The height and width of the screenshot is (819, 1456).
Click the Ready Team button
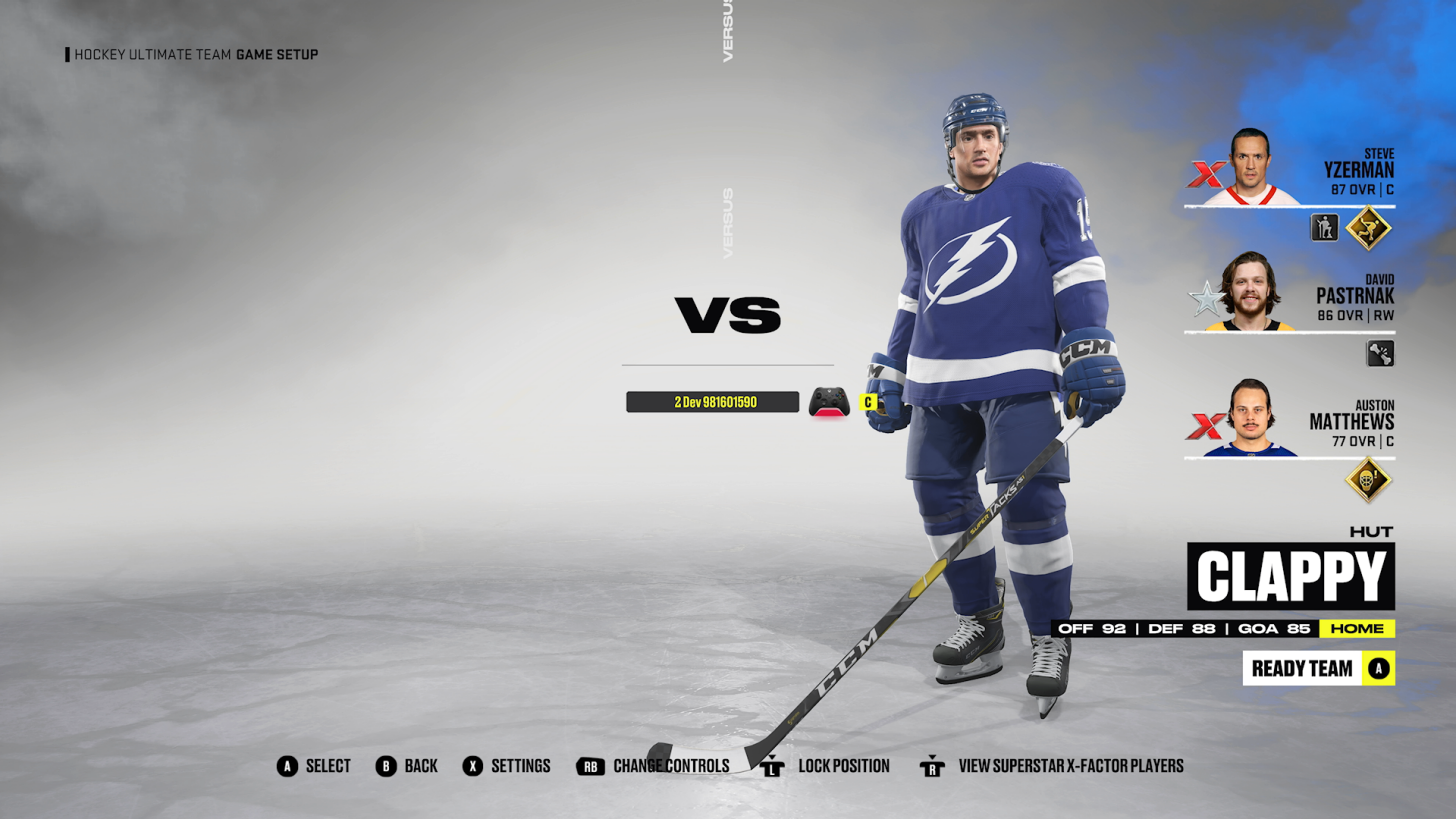coord(1318,668)
